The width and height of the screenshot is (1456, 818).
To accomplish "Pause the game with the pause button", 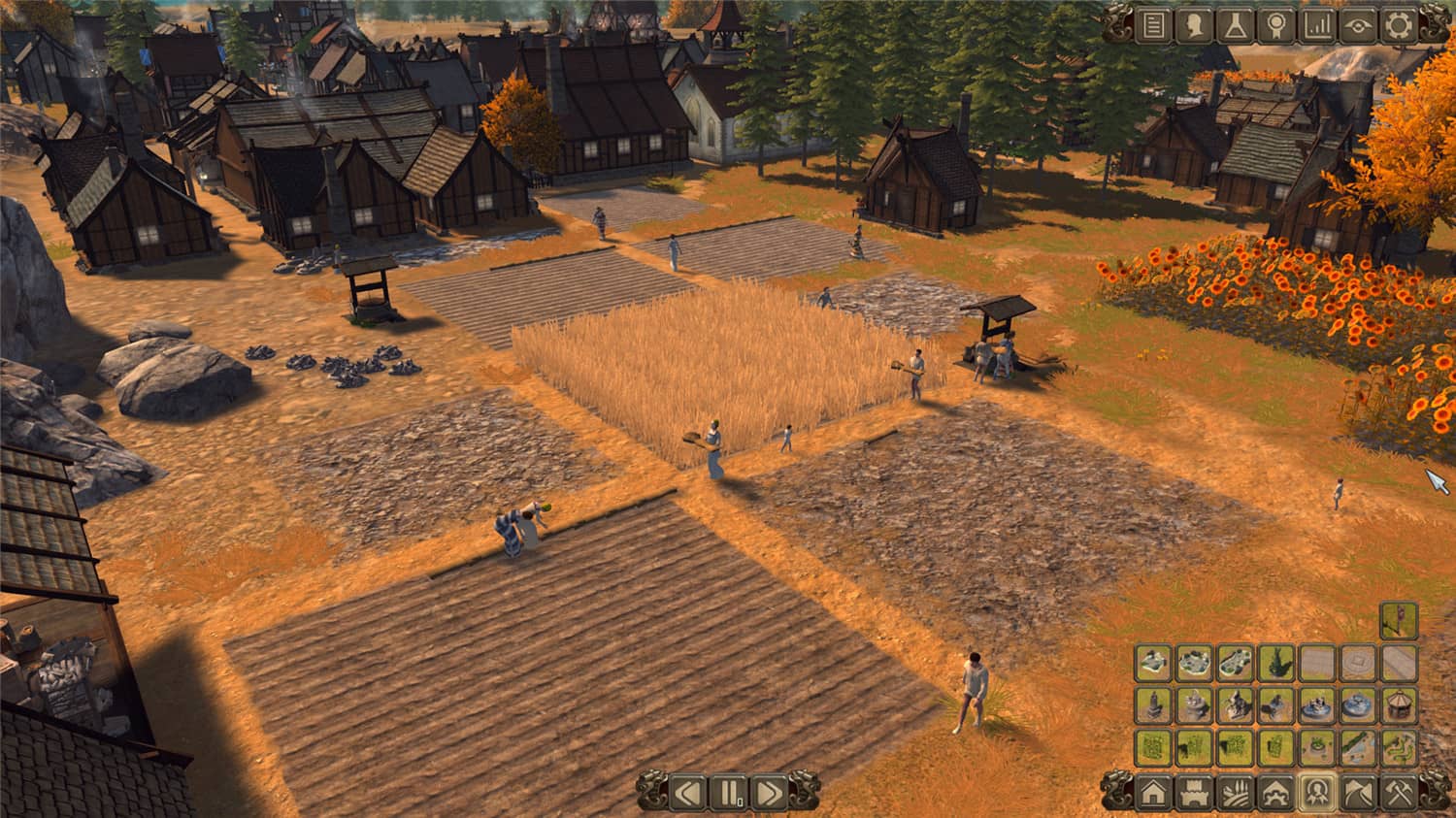I will pyautogui.click(x=730, y=793).
